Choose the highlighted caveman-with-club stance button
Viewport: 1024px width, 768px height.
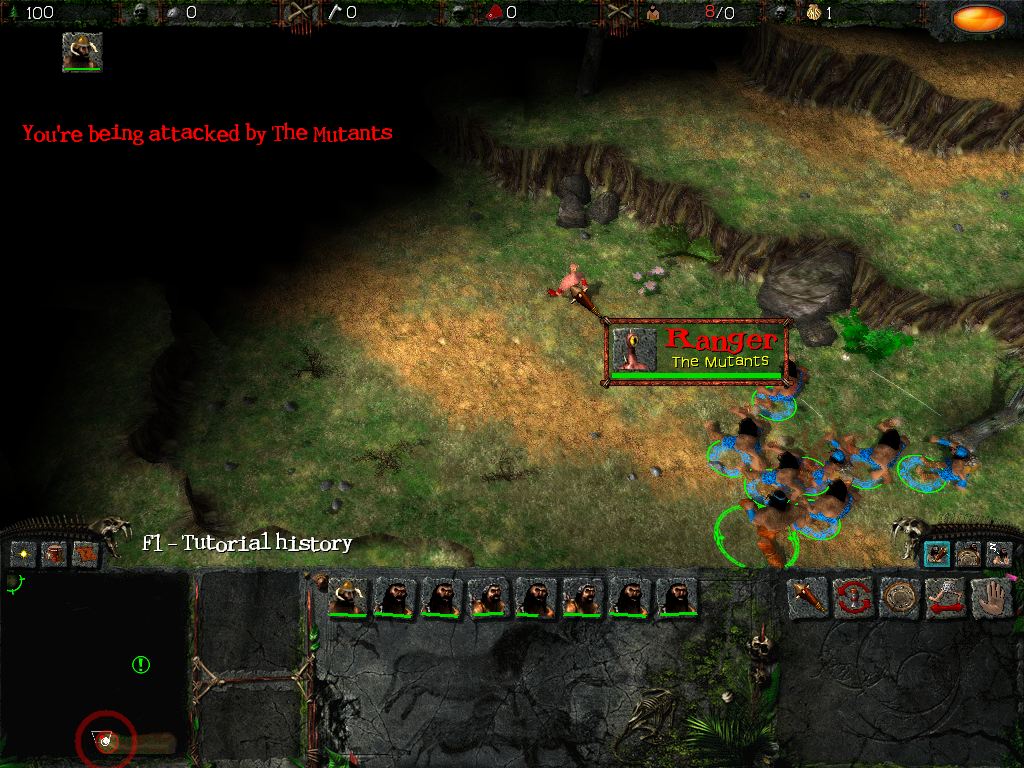point(937,554)
